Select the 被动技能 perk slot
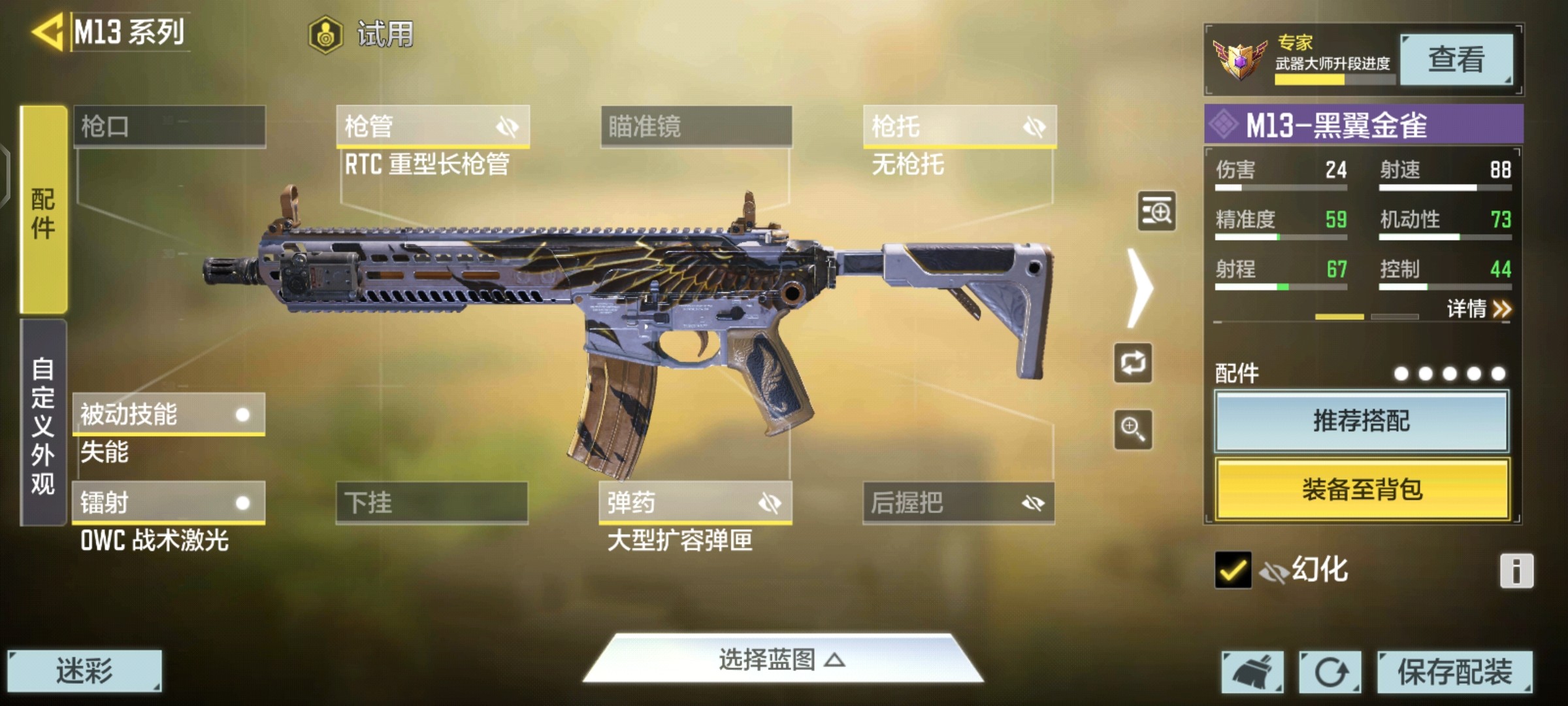This screenshot has height=706, width=1568. pyautogui.click(x=169, y=414)
